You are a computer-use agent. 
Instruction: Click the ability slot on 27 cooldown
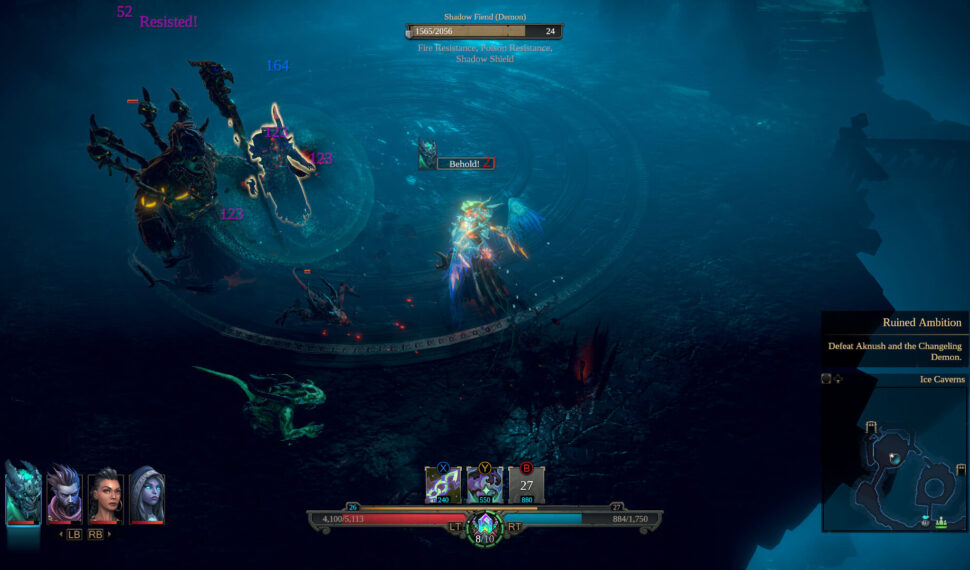click(x=527, y=485)
